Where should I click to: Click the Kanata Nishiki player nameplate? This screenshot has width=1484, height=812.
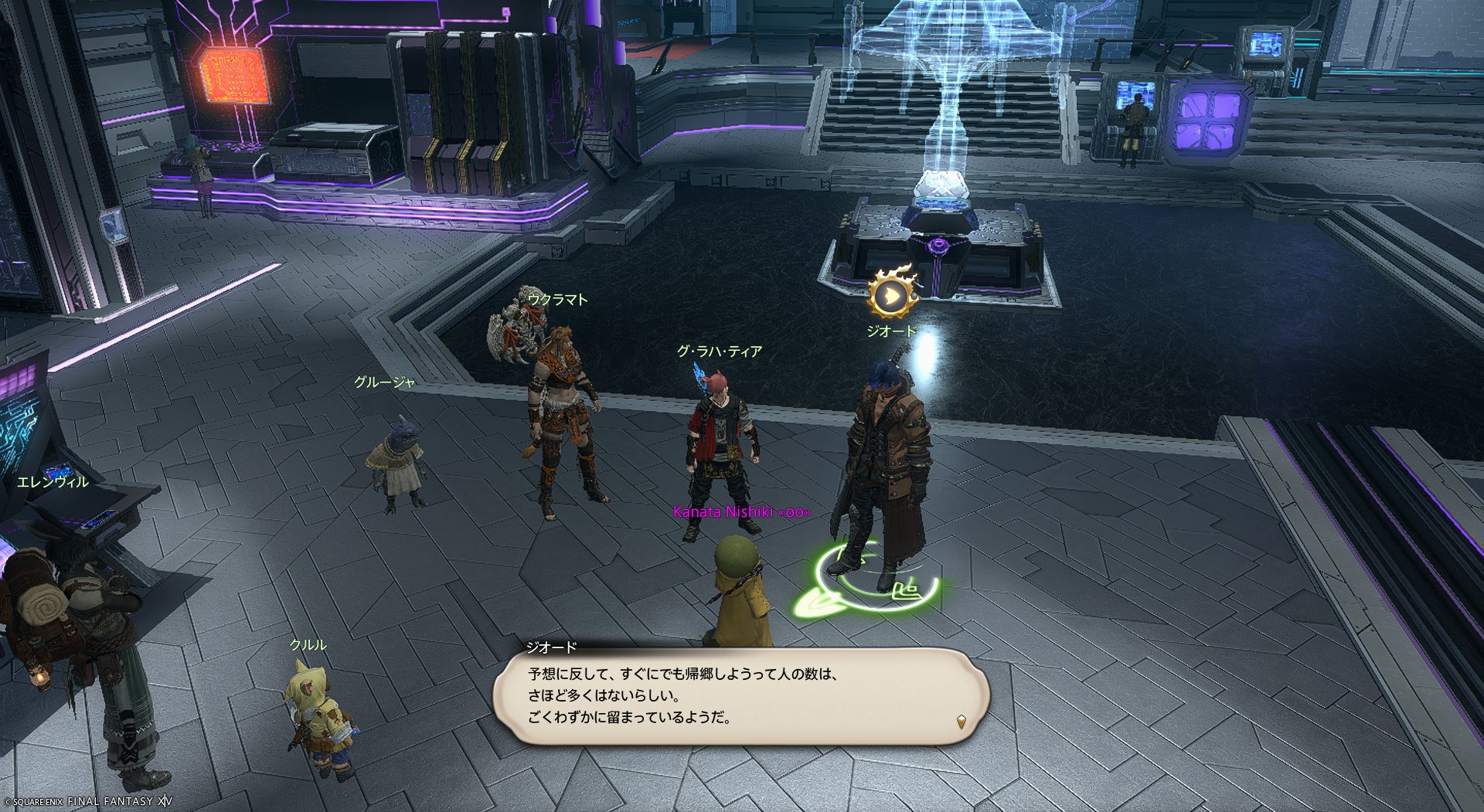[x=741, y=511]
